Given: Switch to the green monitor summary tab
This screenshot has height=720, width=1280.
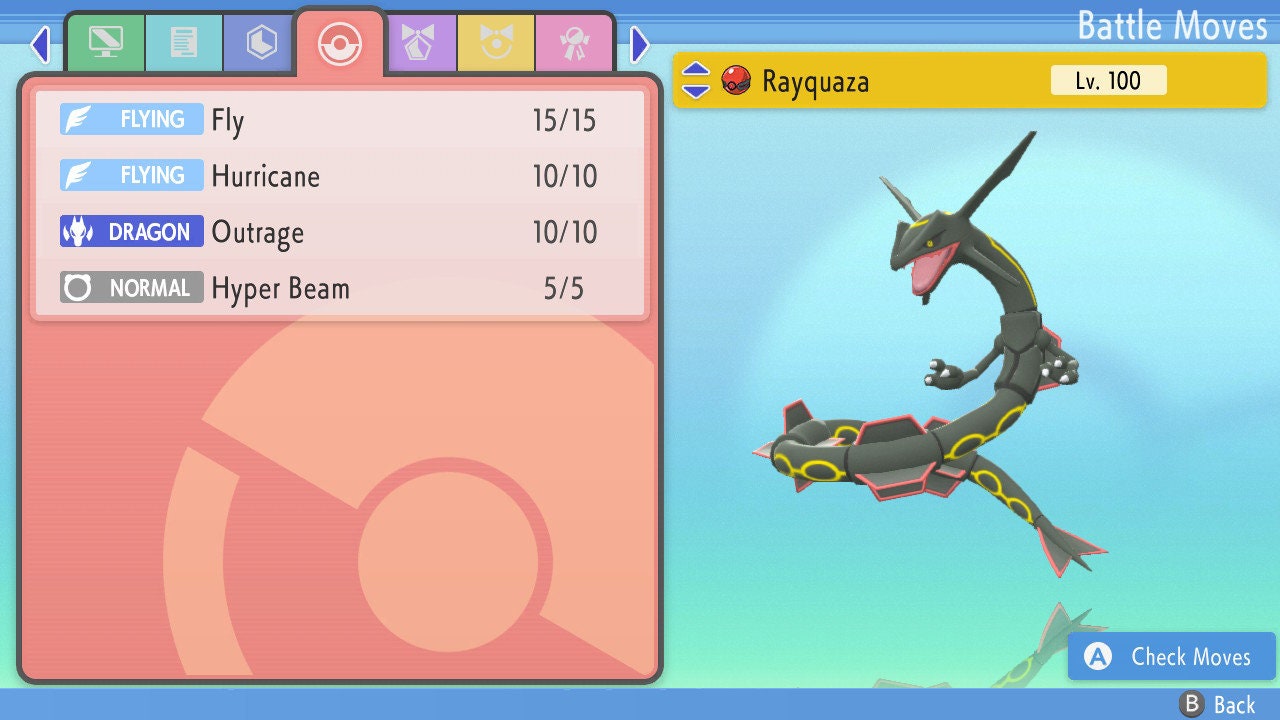Looking at the screenshot, I should (105, 43).
